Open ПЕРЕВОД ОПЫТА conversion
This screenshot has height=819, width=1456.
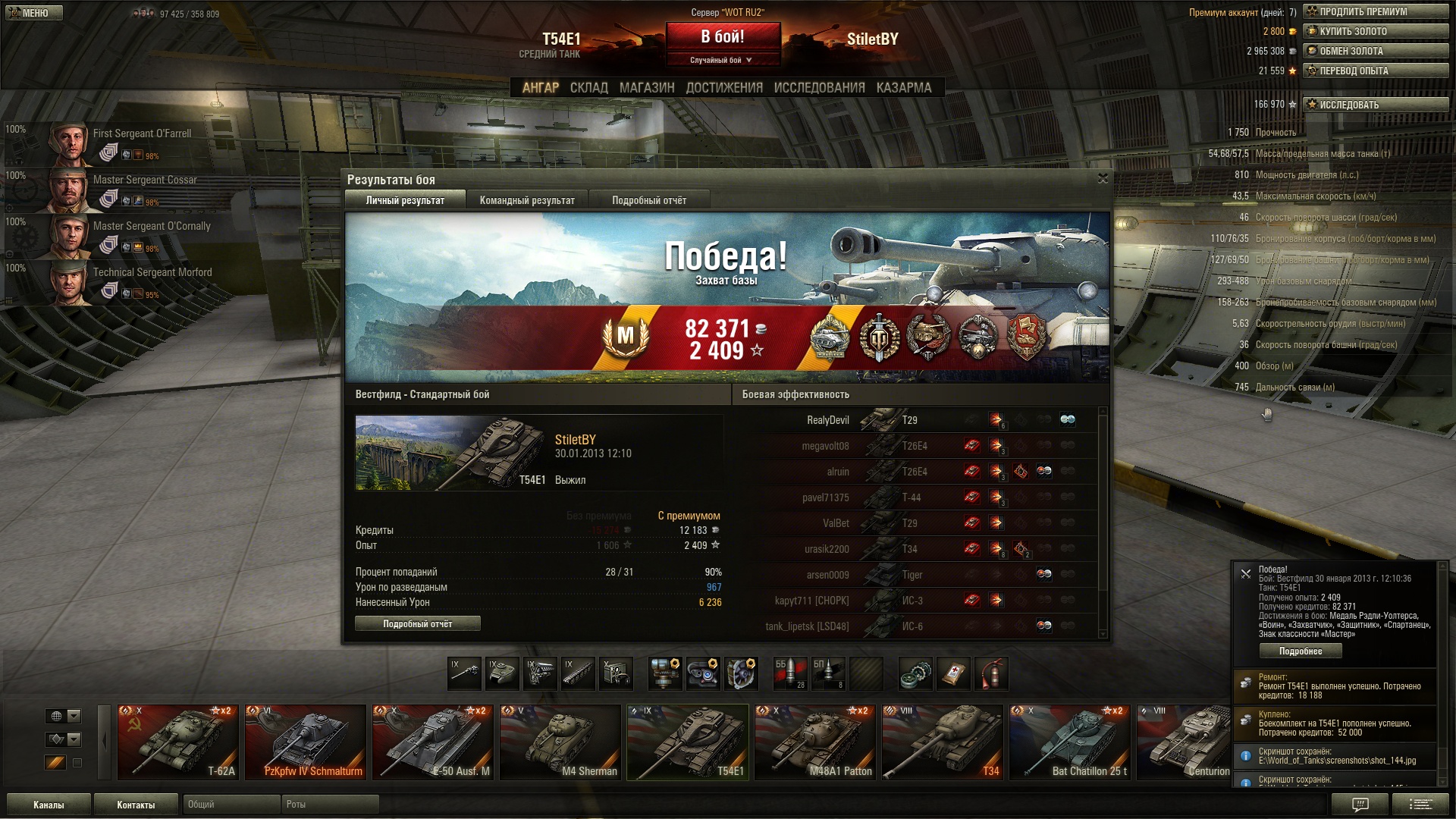[x=1376, y=71]
